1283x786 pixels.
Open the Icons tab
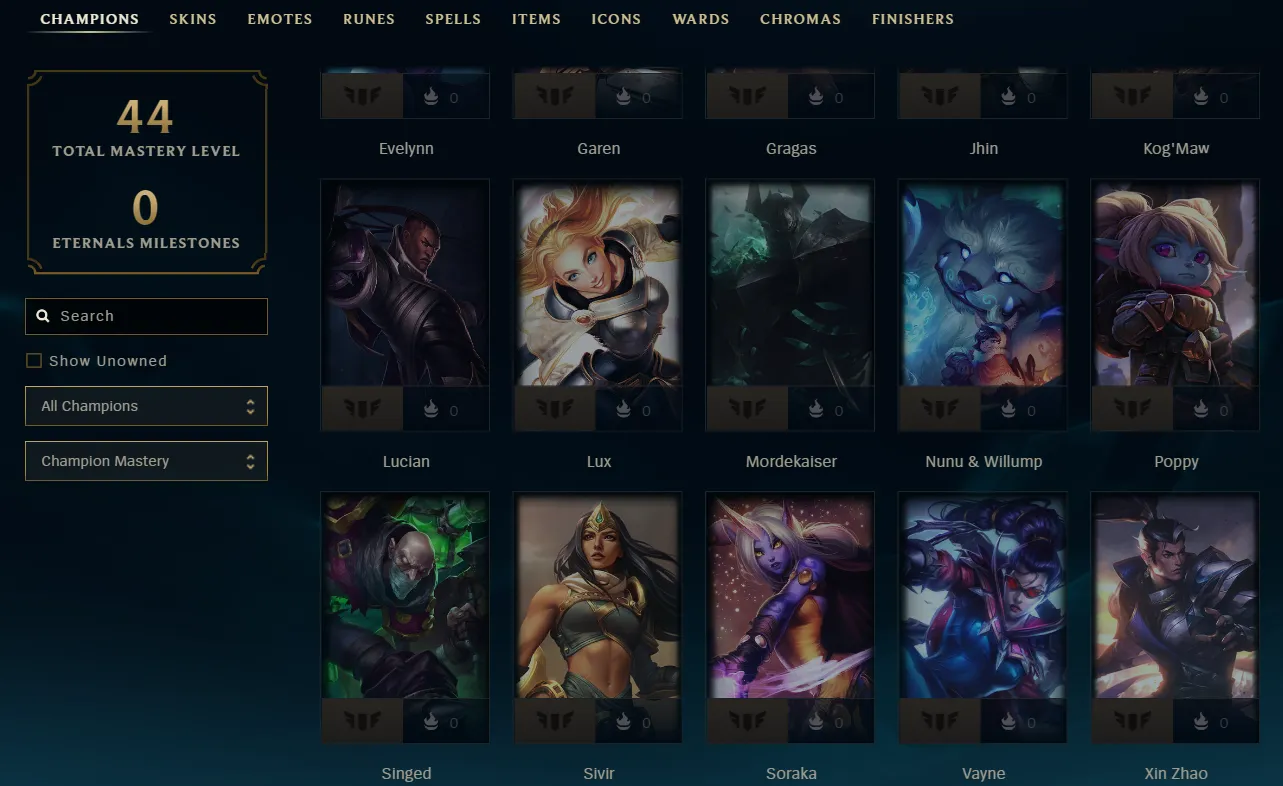[617, 19]
